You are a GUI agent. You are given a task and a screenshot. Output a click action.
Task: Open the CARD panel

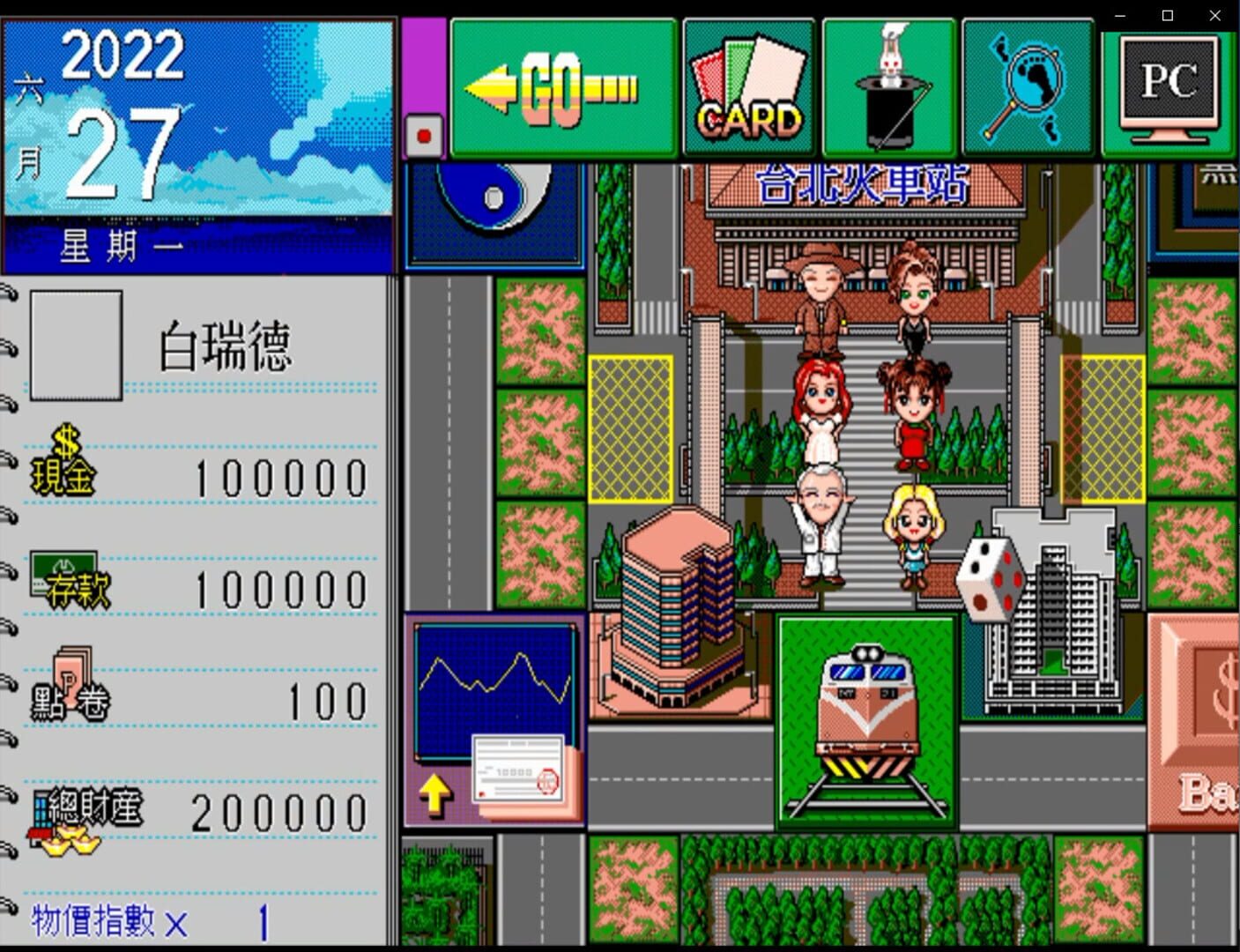coord(748,84)
